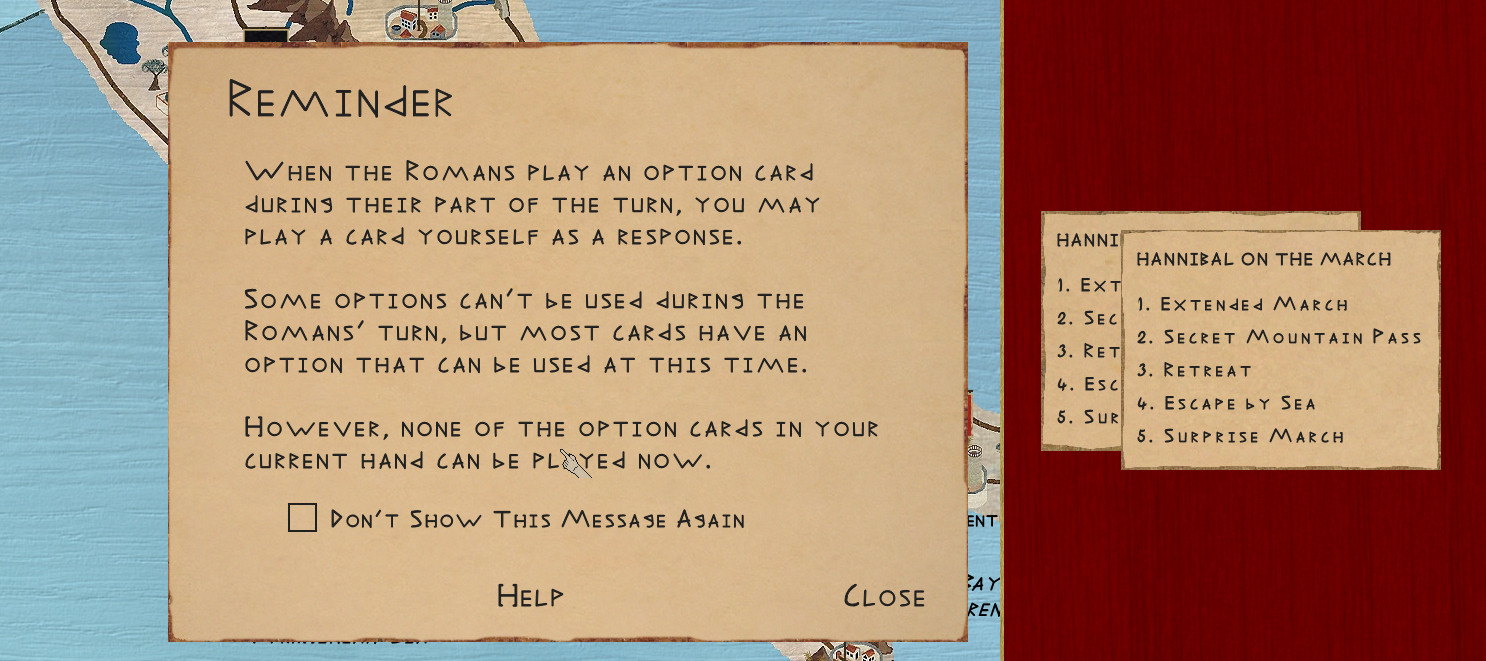Tick the Don't Show This Message Again checkbox
The height and width of the screenshot is (661, 1486).
point(302,518)
